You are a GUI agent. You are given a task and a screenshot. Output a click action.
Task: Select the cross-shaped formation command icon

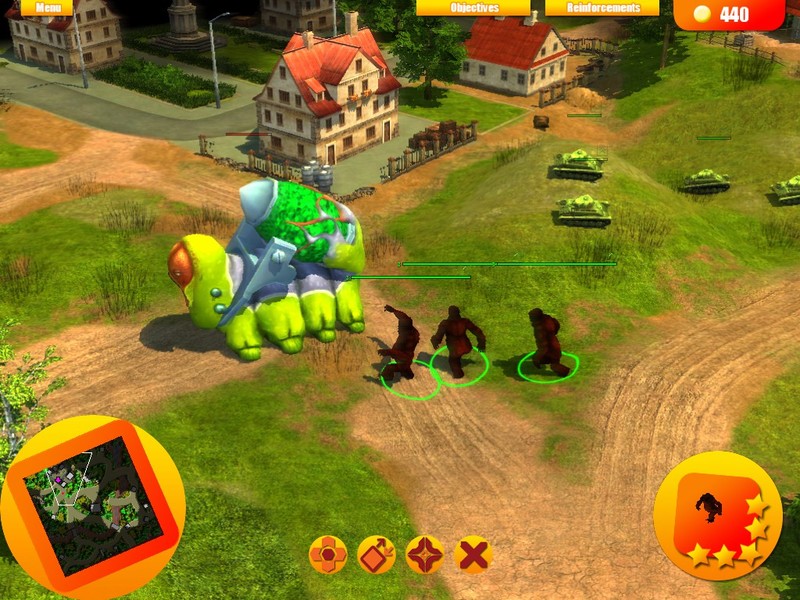(x=327, y=554)
